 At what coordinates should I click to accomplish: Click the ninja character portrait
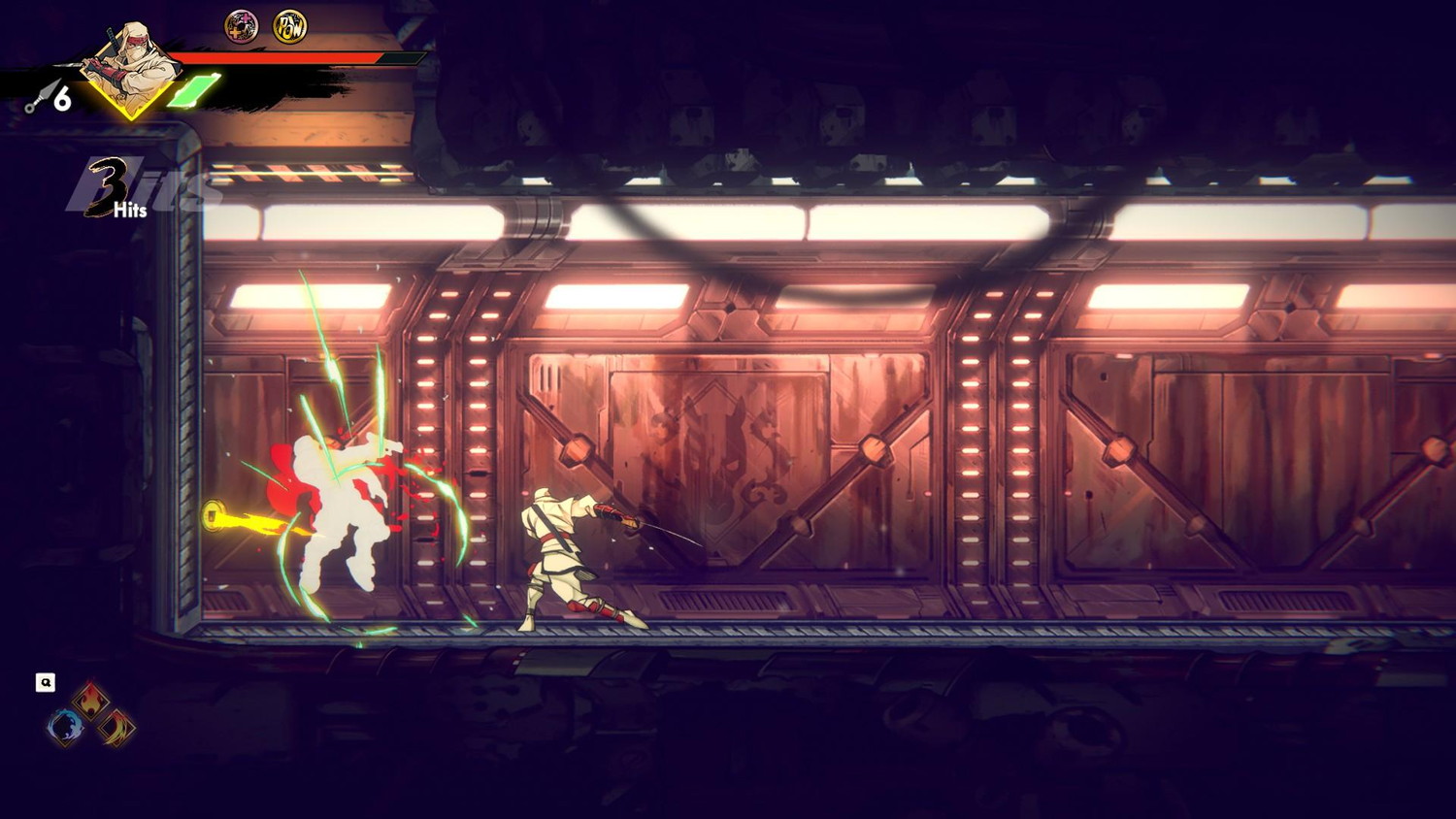pyautogui.click(x=131, y=70)
